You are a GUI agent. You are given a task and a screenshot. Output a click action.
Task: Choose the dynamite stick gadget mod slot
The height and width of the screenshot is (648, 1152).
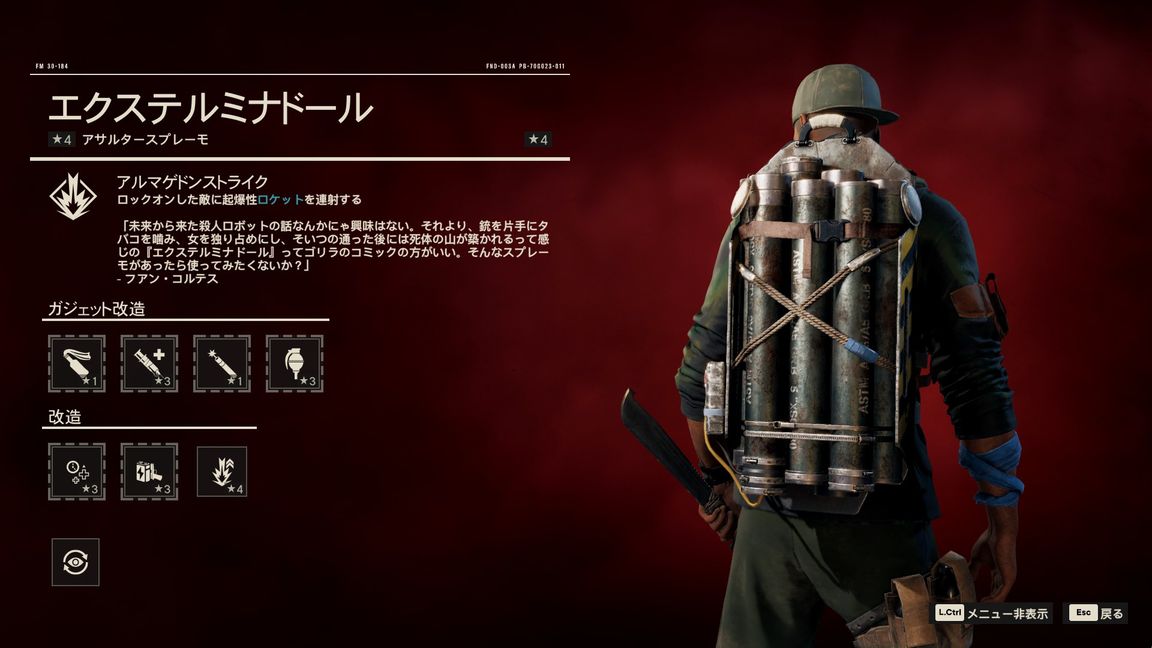[222, 363]
